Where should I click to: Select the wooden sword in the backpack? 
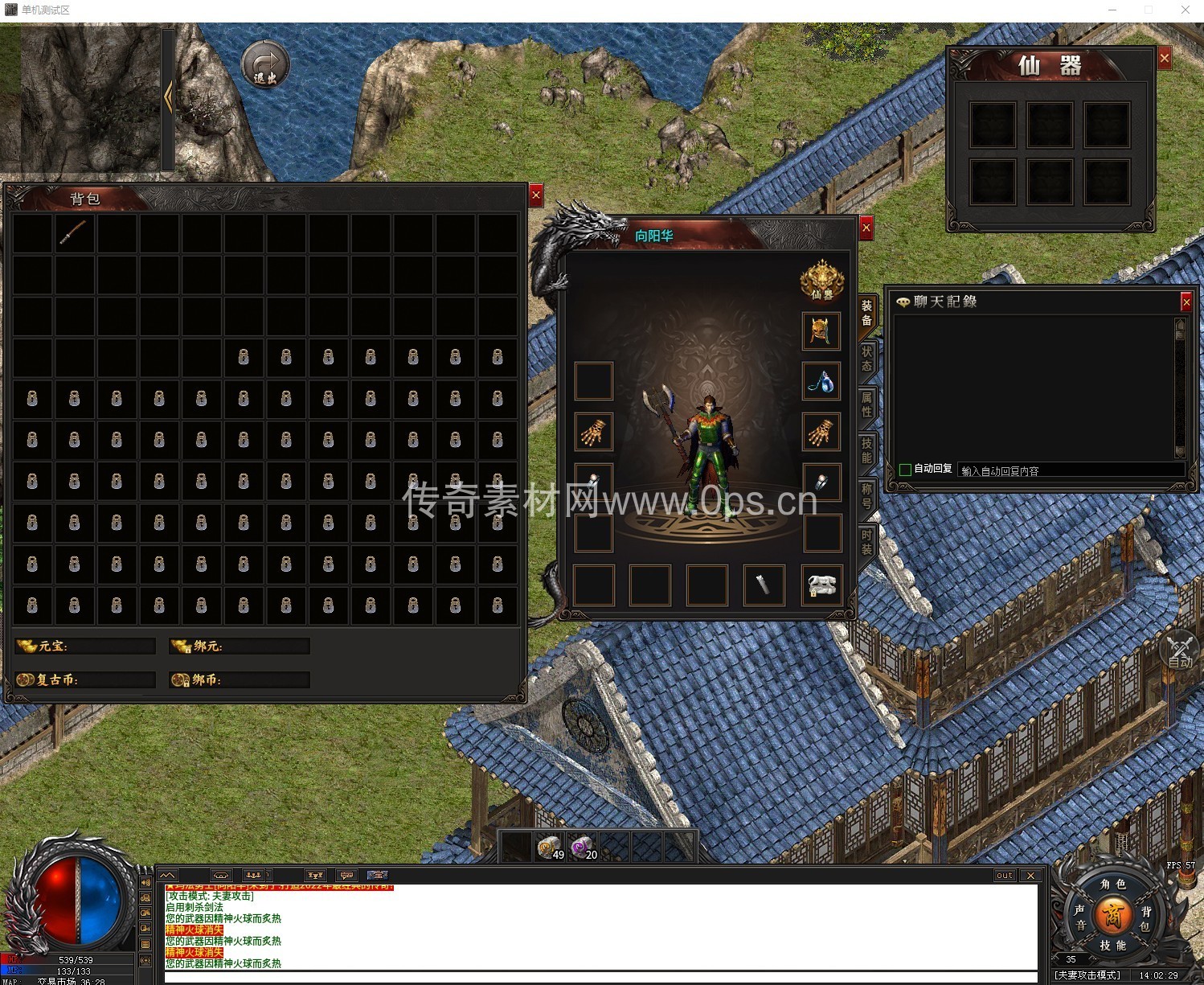point(74,233)
